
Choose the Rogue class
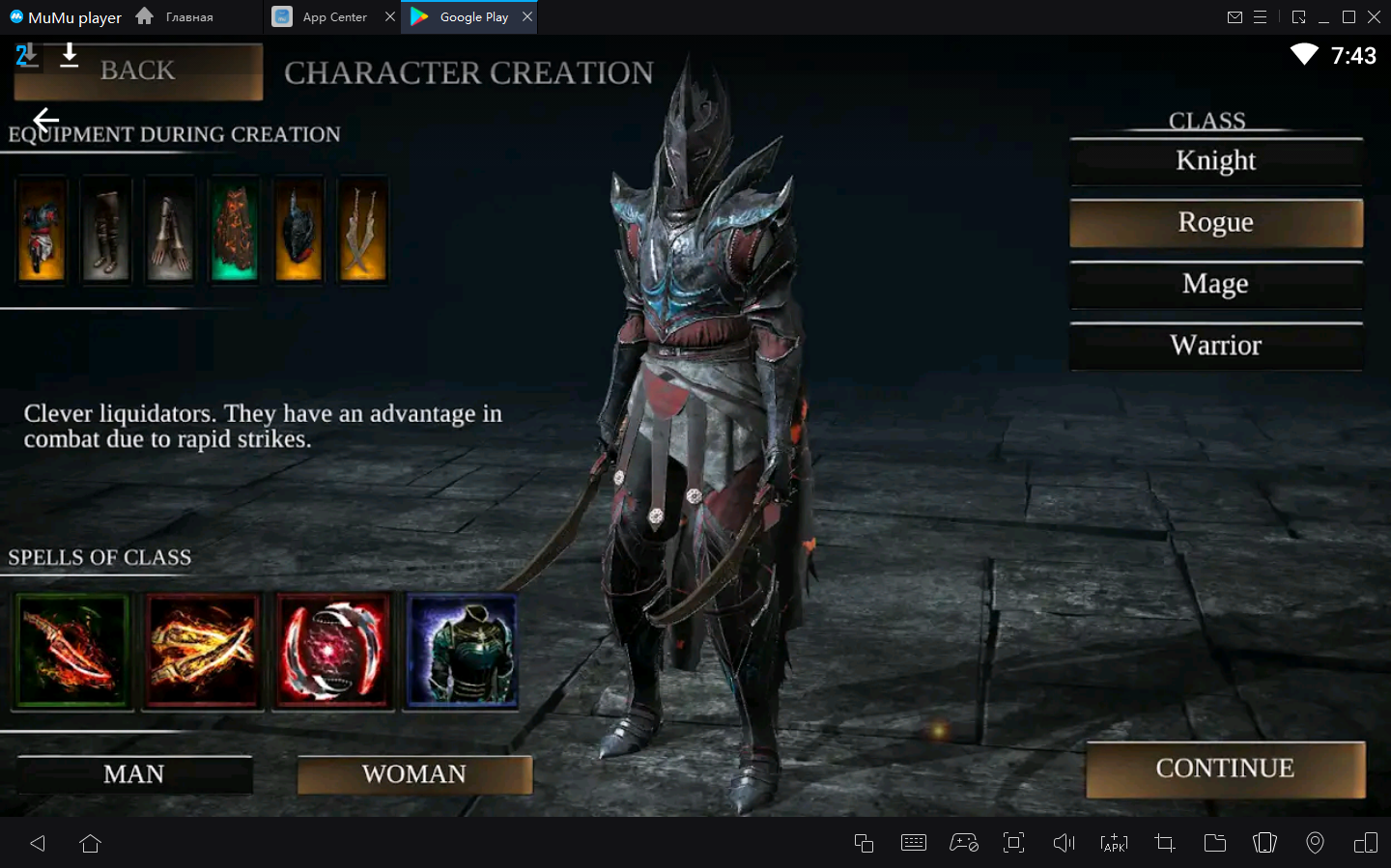click(x=1215, y=223)
